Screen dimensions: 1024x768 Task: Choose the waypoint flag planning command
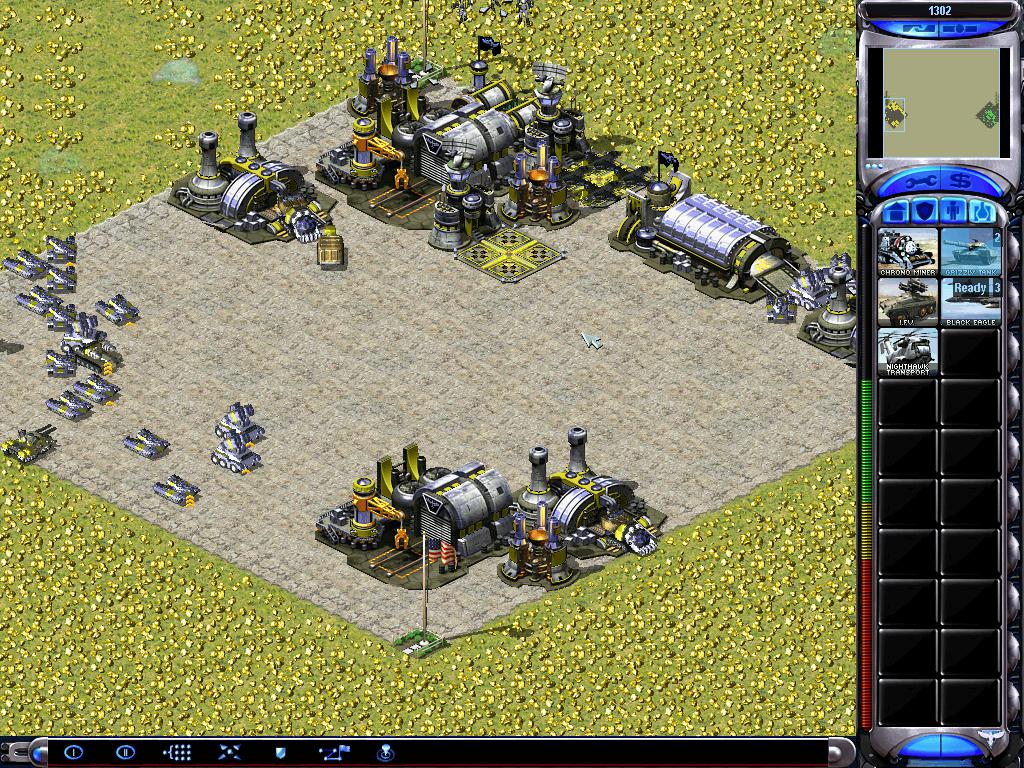333,752
